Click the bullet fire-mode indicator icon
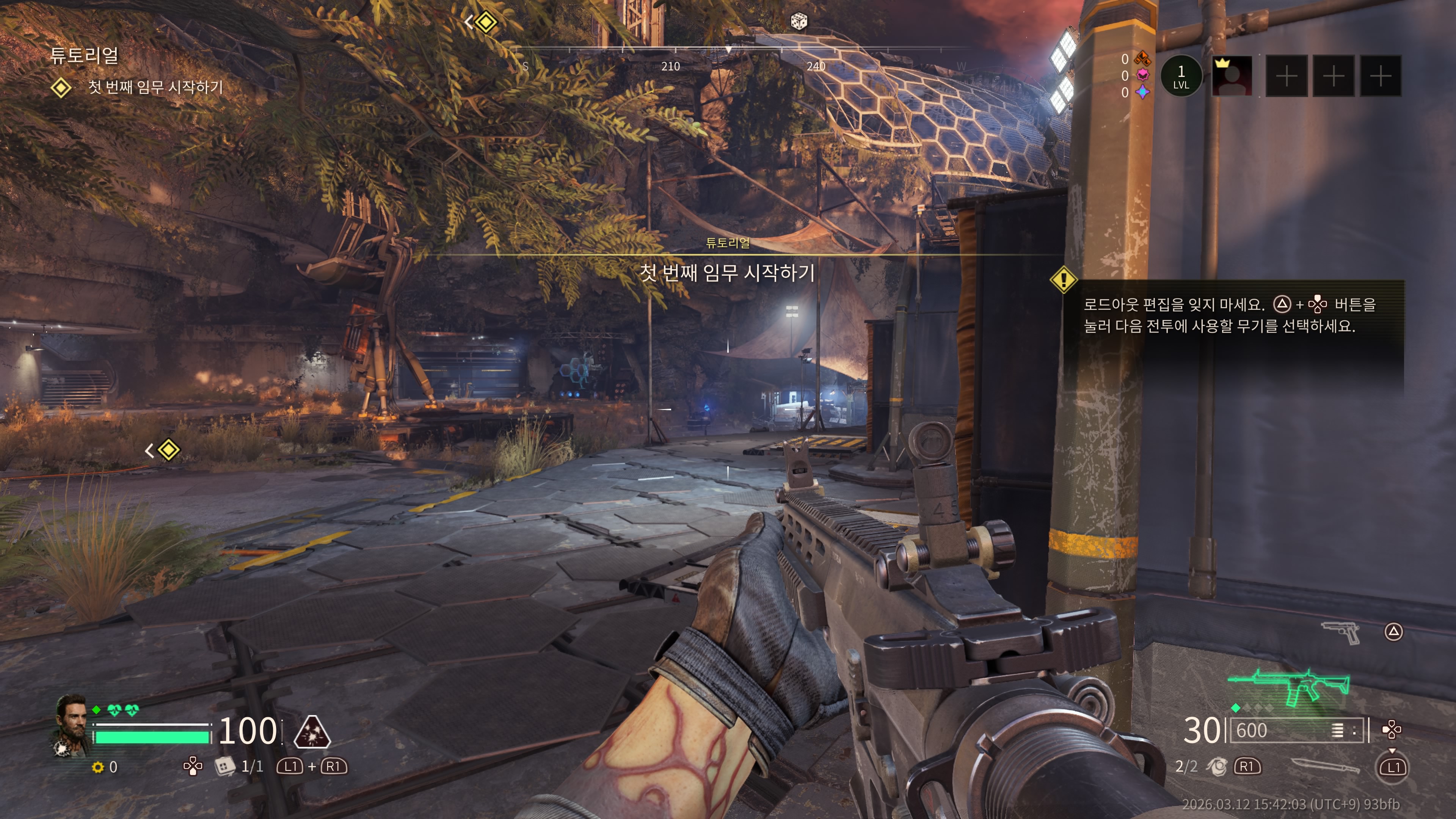 [1337, 731]
